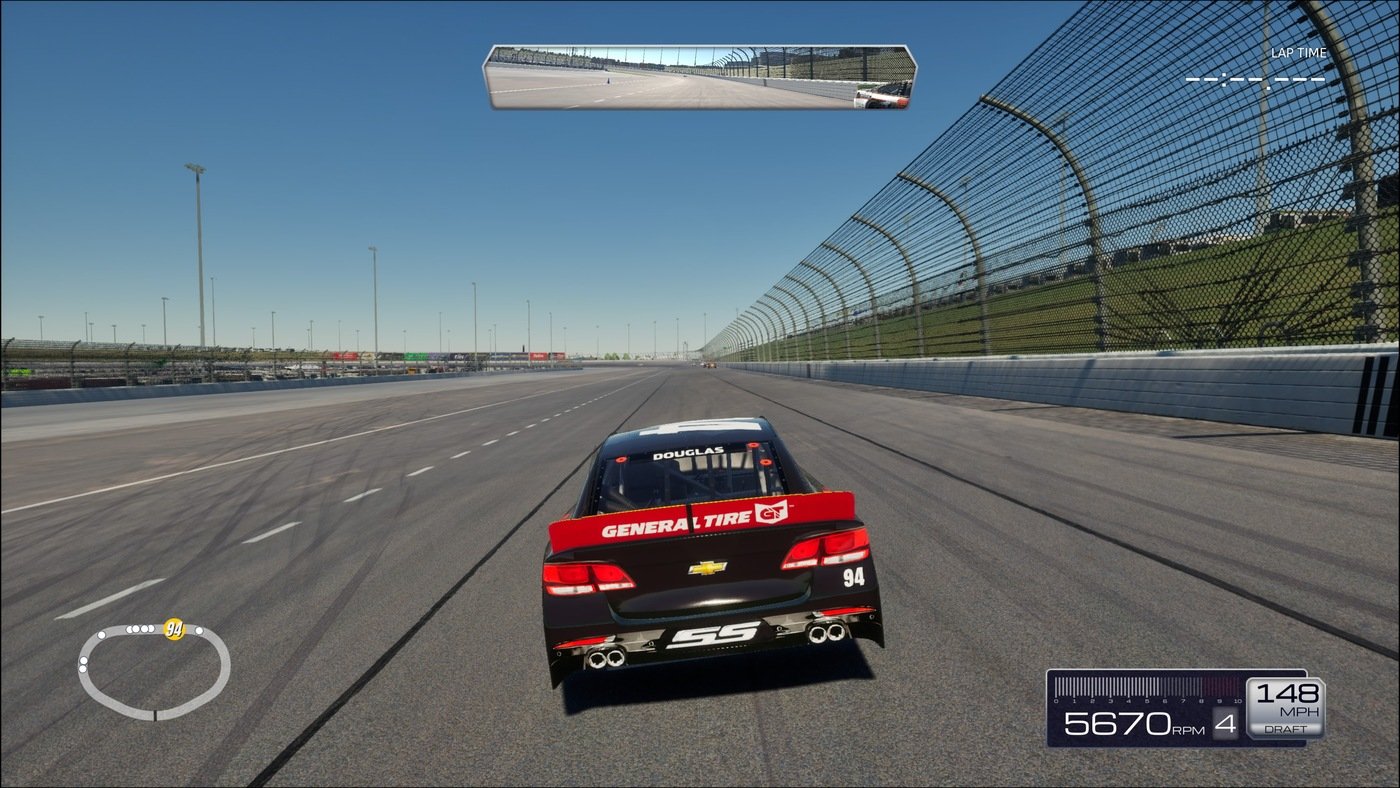
Task: Click the start/finish line marker on the minimap
Action: pyautogui.click(x=155, y=714)
